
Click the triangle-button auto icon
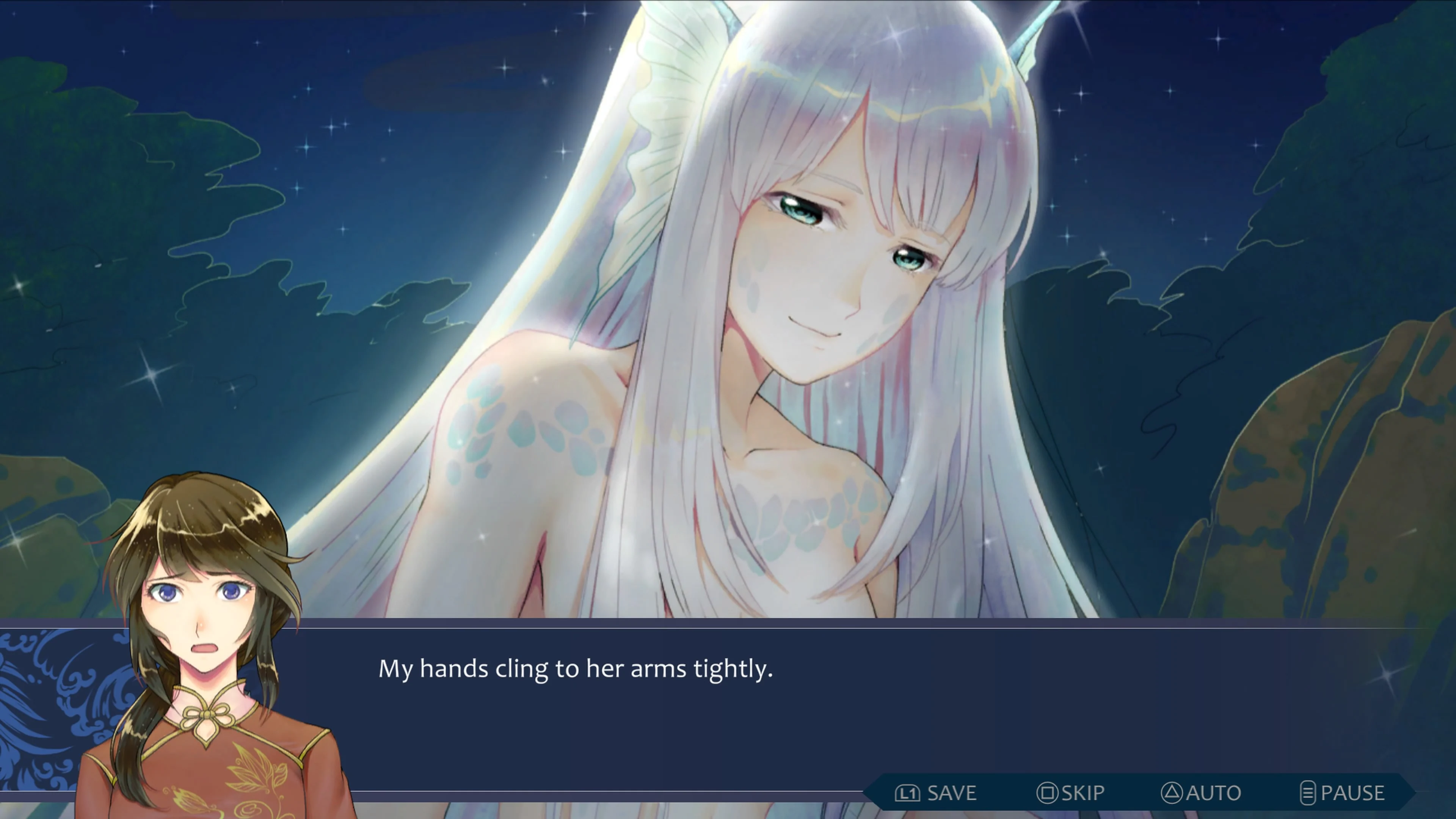pos(1172,793)
